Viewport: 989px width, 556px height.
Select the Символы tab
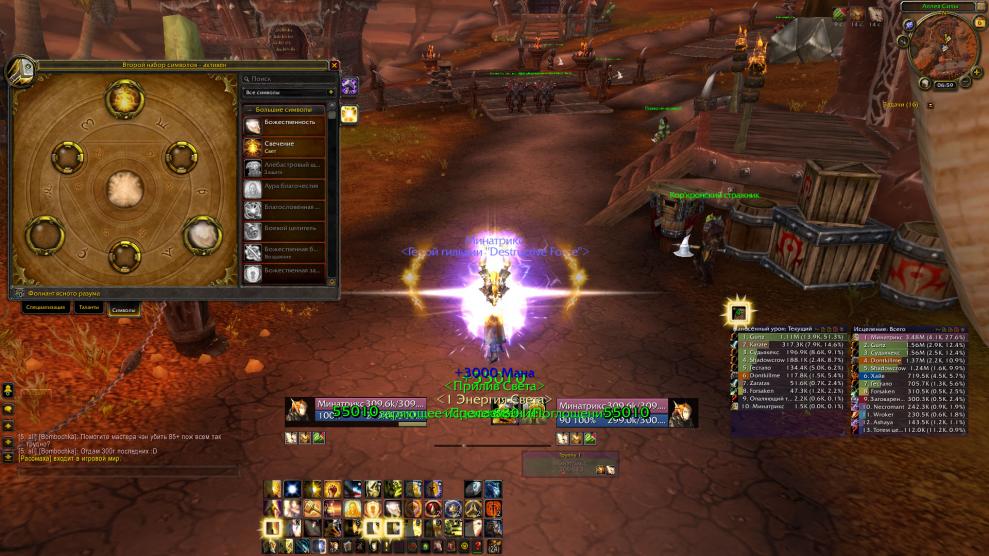[x=122, y=308]
